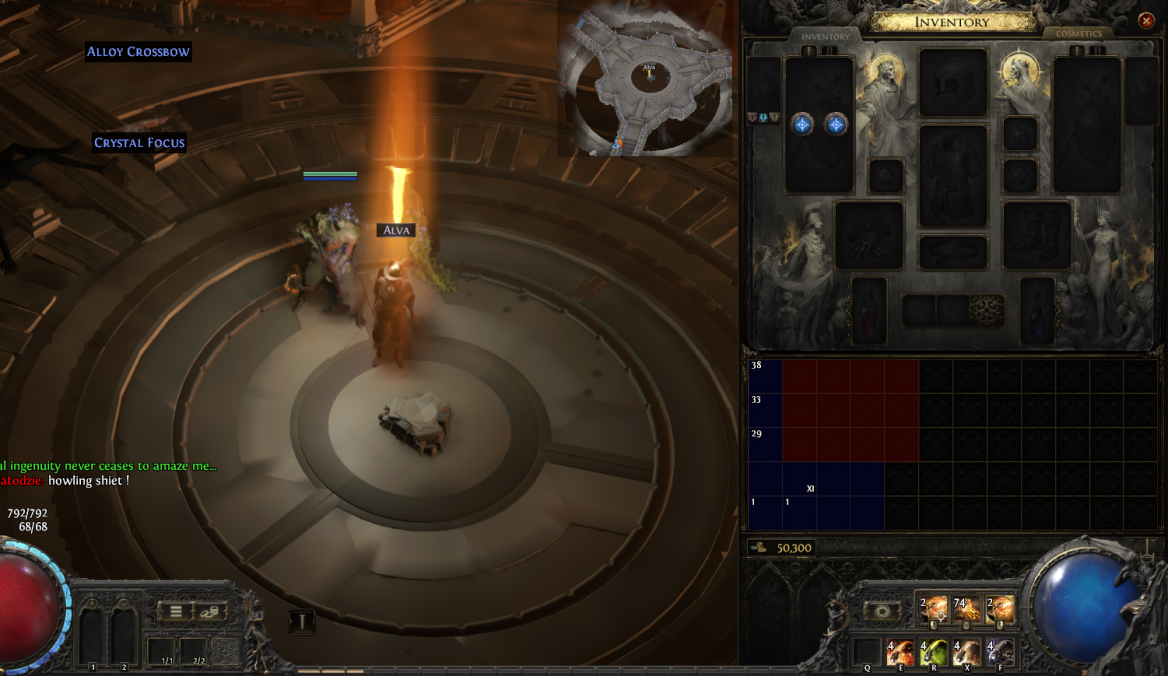Click the Alloy Crossbow item label
1168x676 pixels.
138,52
